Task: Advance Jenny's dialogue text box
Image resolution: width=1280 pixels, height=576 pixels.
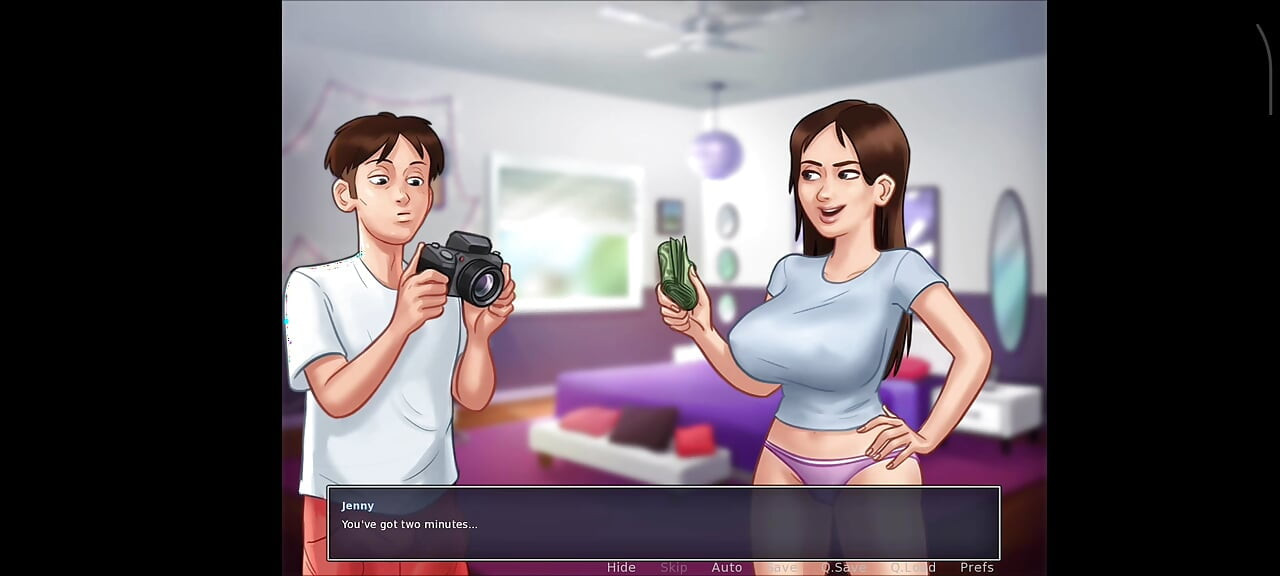Action: (663, 523)
